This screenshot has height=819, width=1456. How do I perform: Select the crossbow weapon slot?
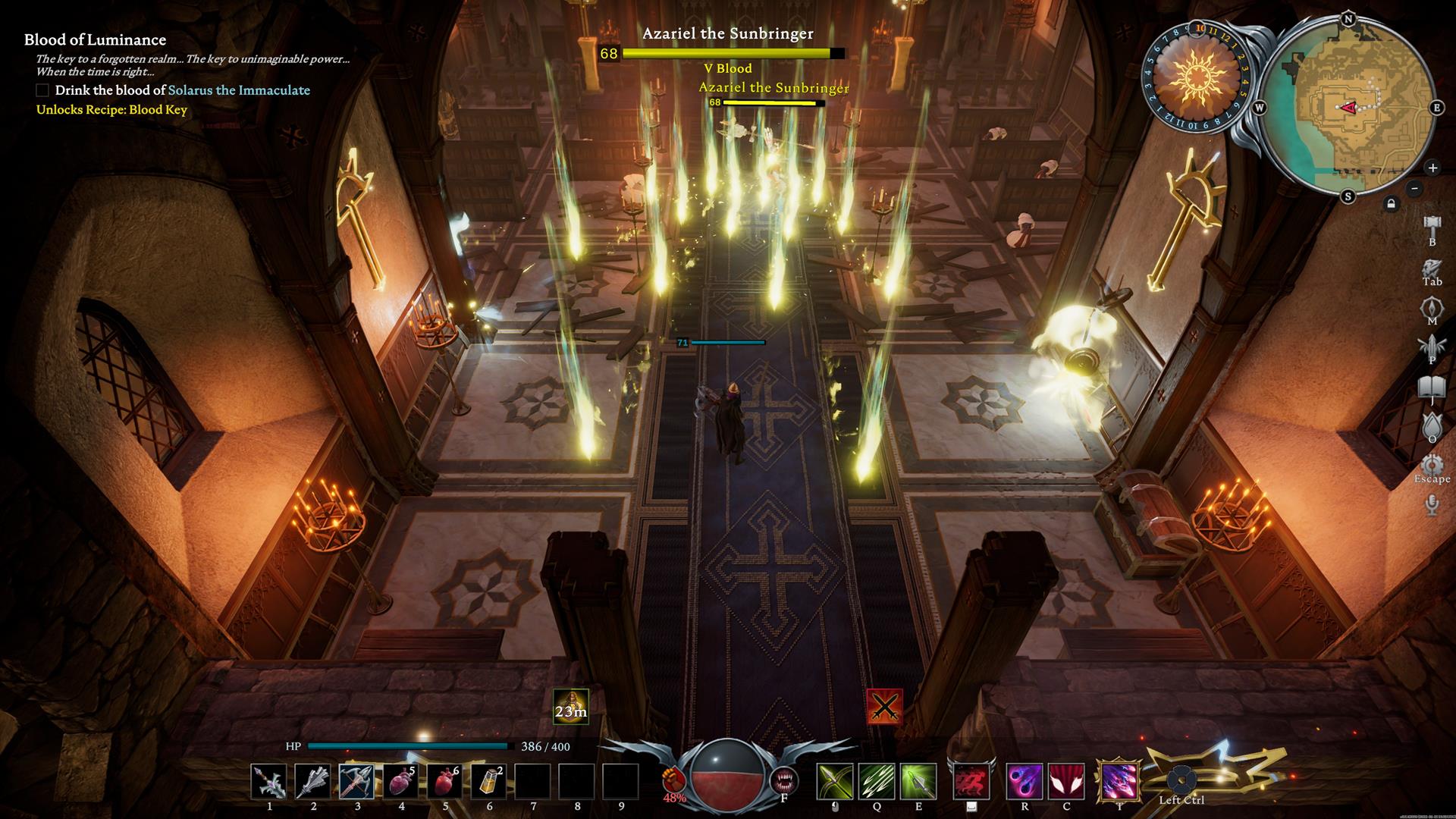(x=357, y=782)
